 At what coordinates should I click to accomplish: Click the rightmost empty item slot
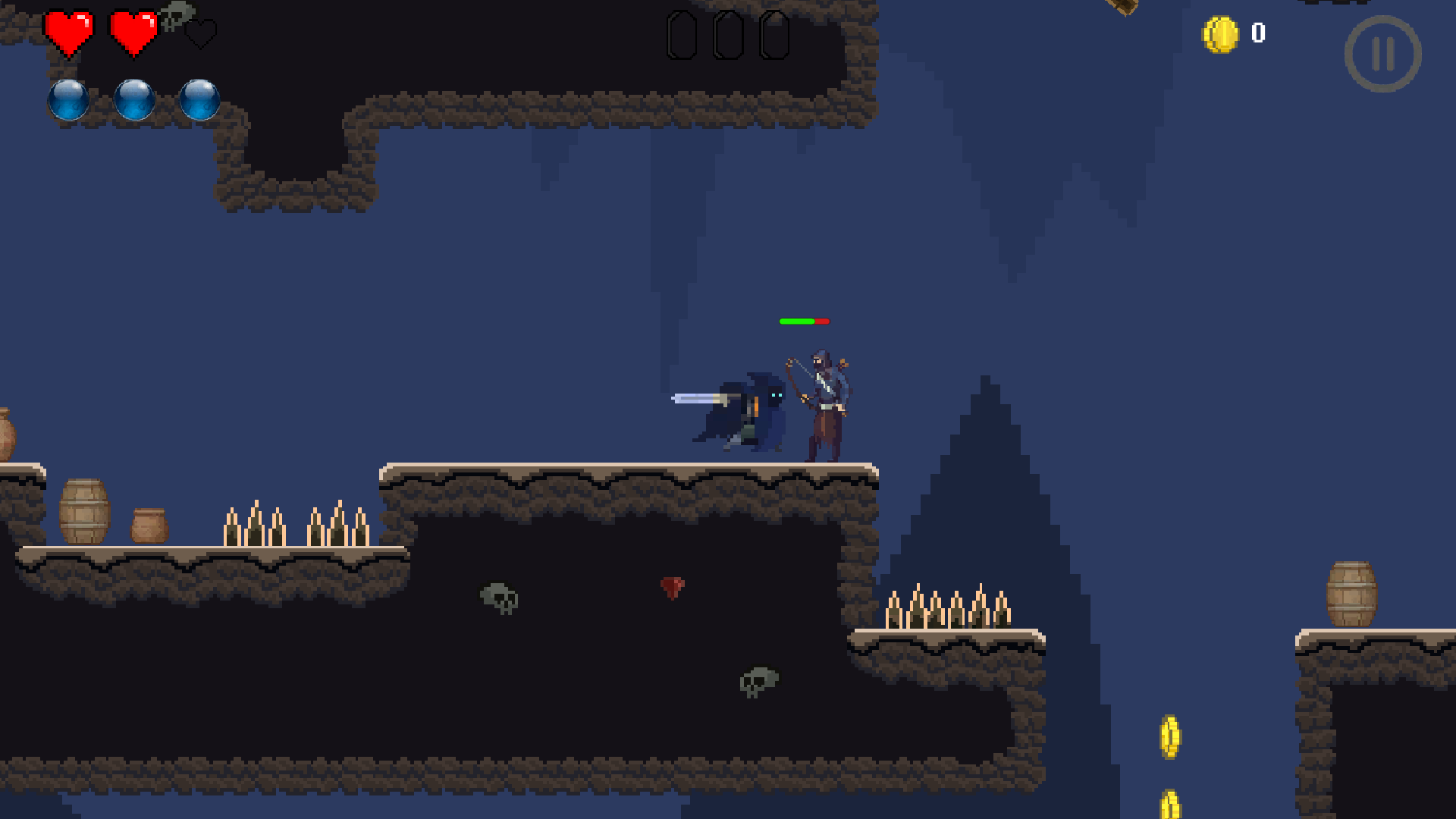[775, 33]
